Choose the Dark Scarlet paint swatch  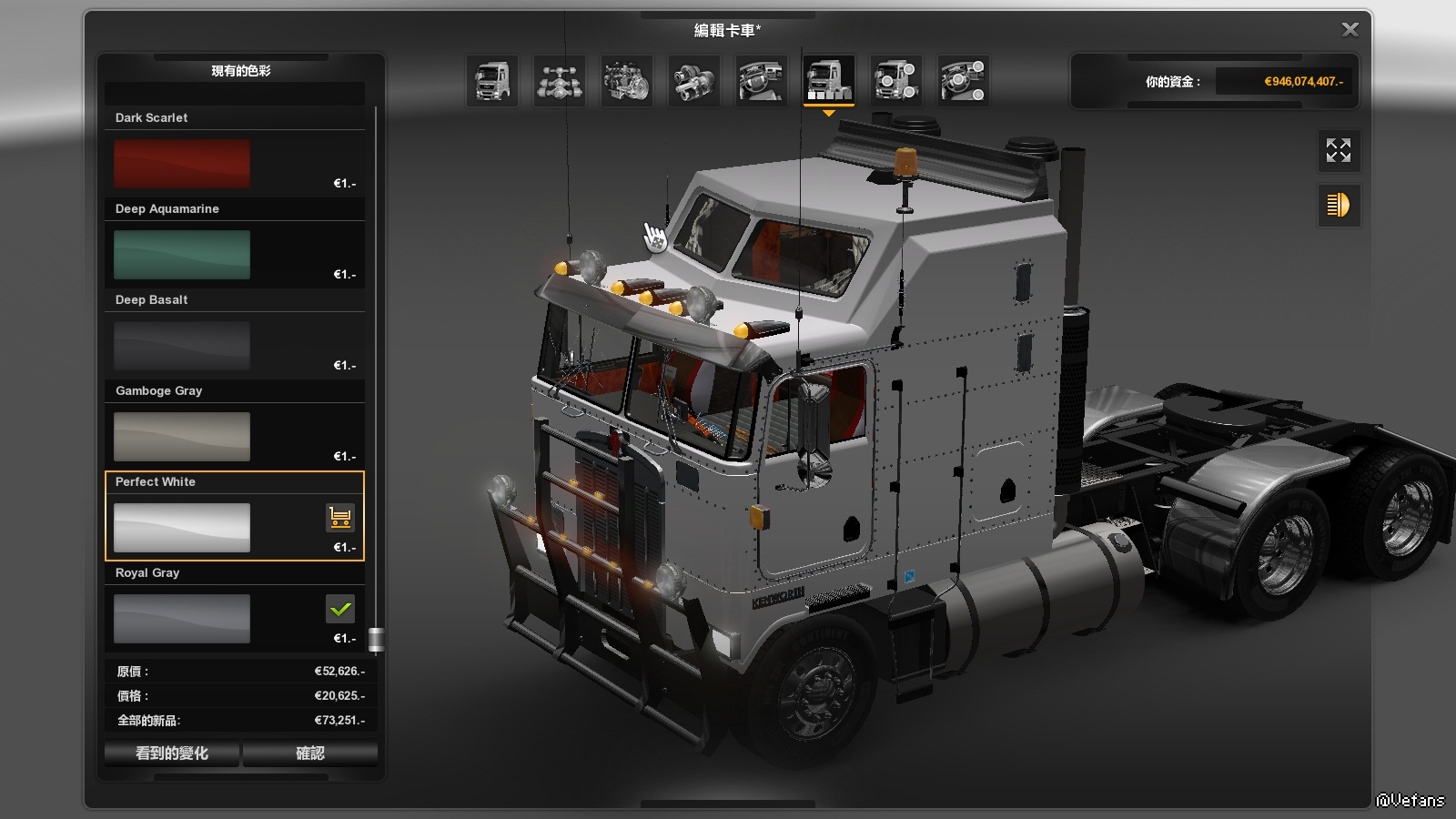(x=182, y=164)
